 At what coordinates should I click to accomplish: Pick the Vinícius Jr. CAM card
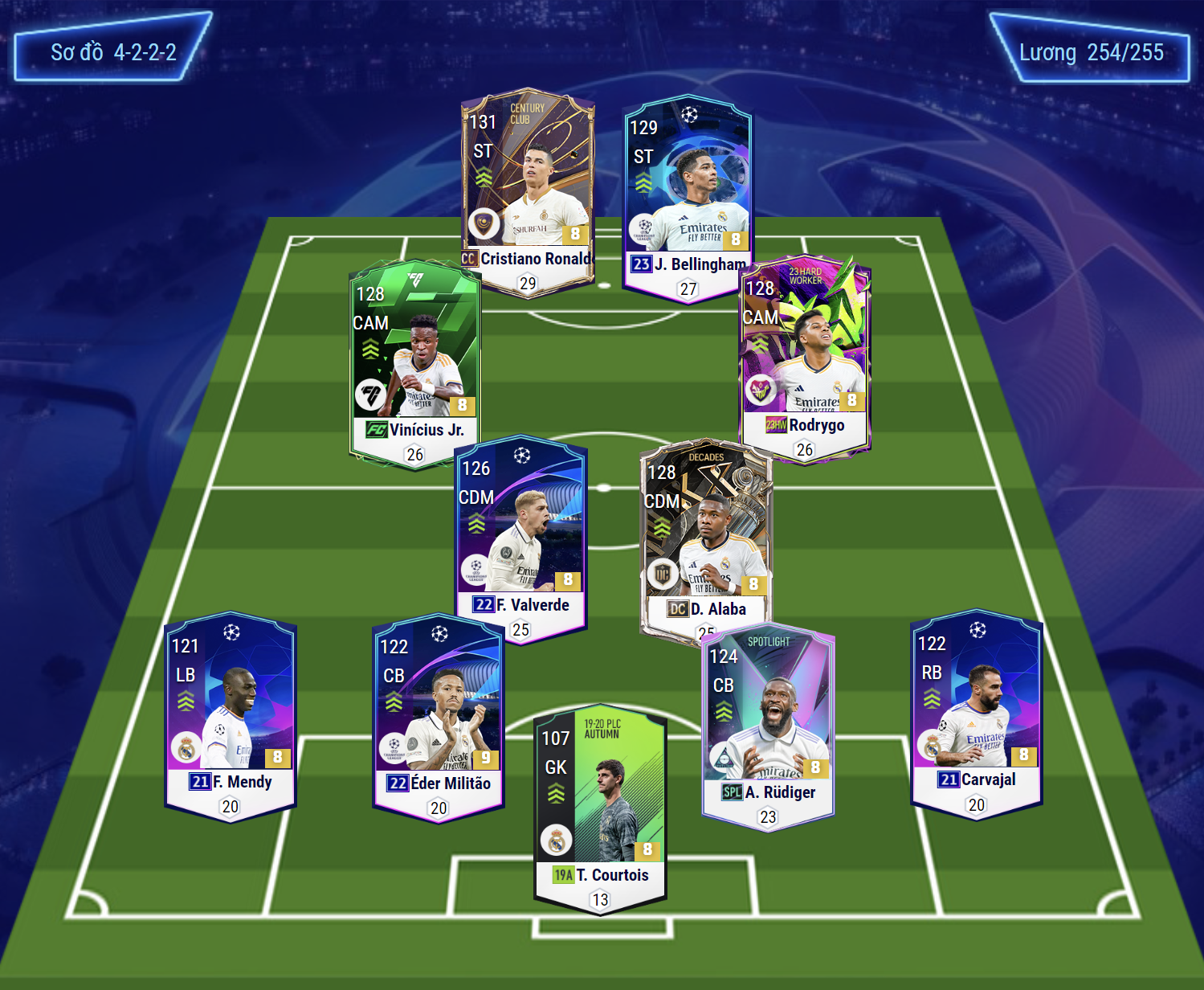tap(414, 362)
